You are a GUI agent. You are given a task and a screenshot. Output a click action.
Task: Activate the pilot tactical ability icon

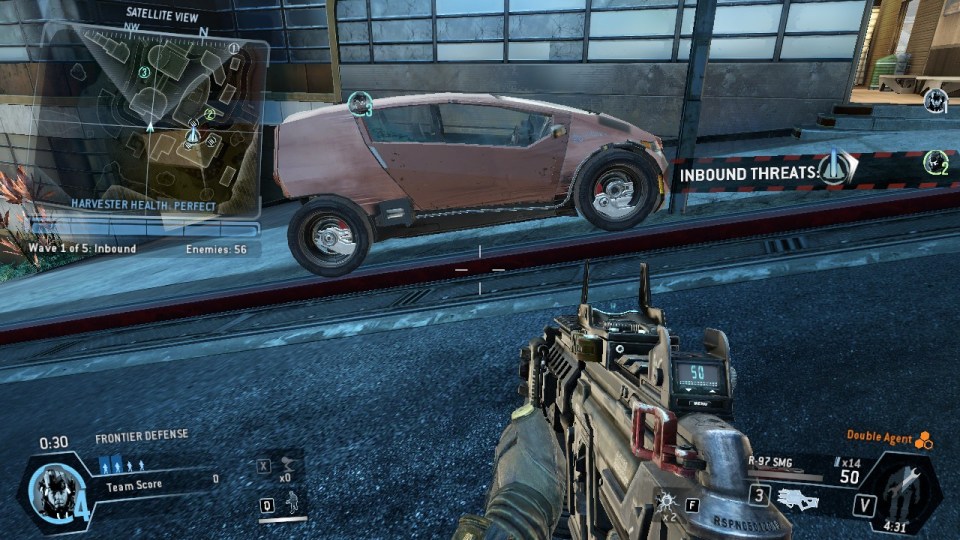pyautogui.click(x=292, y=503)
